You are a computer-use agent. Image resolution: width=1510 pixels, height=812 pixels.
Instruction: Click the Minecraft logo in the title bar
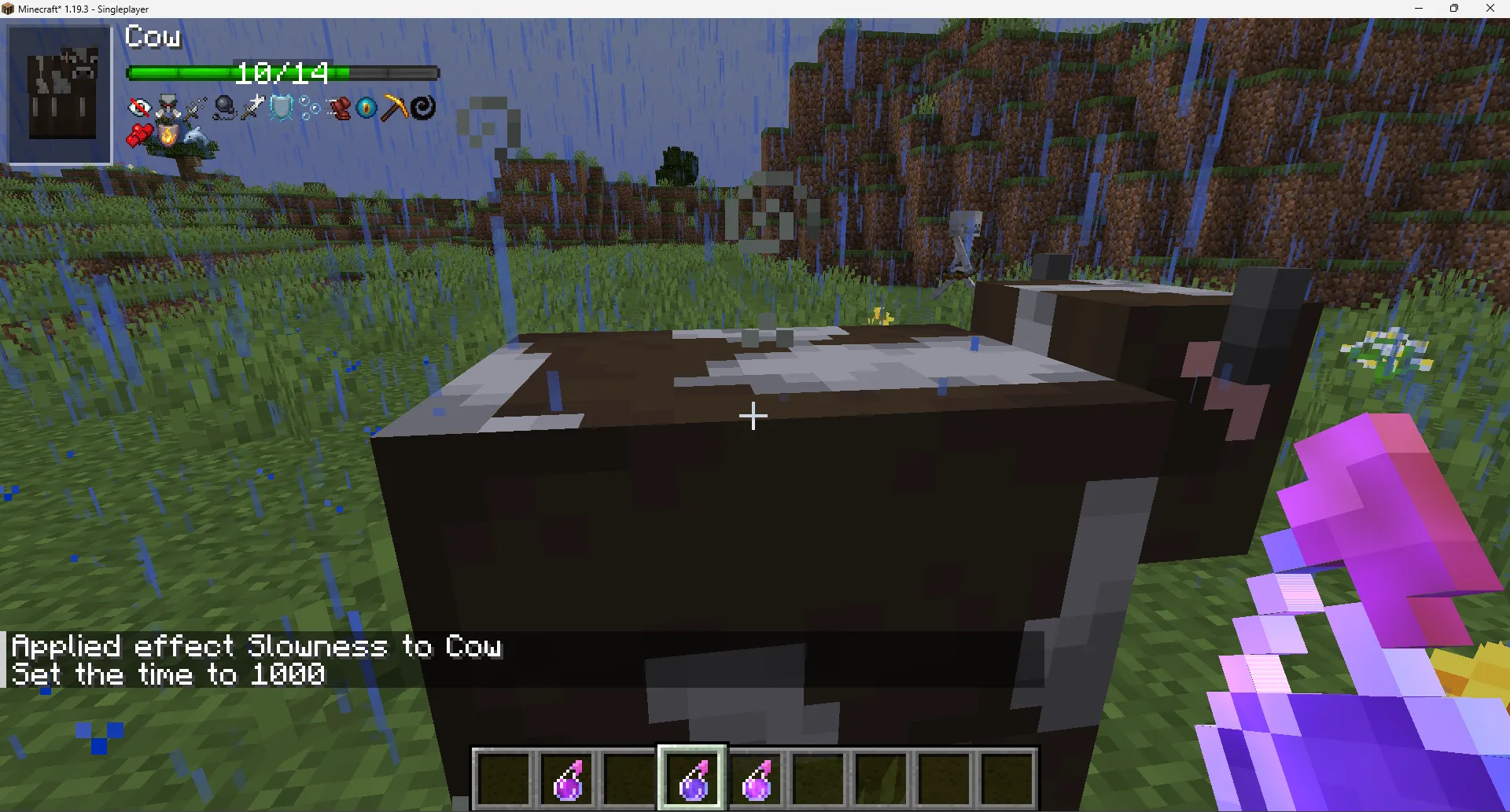[x=8, y=9]
